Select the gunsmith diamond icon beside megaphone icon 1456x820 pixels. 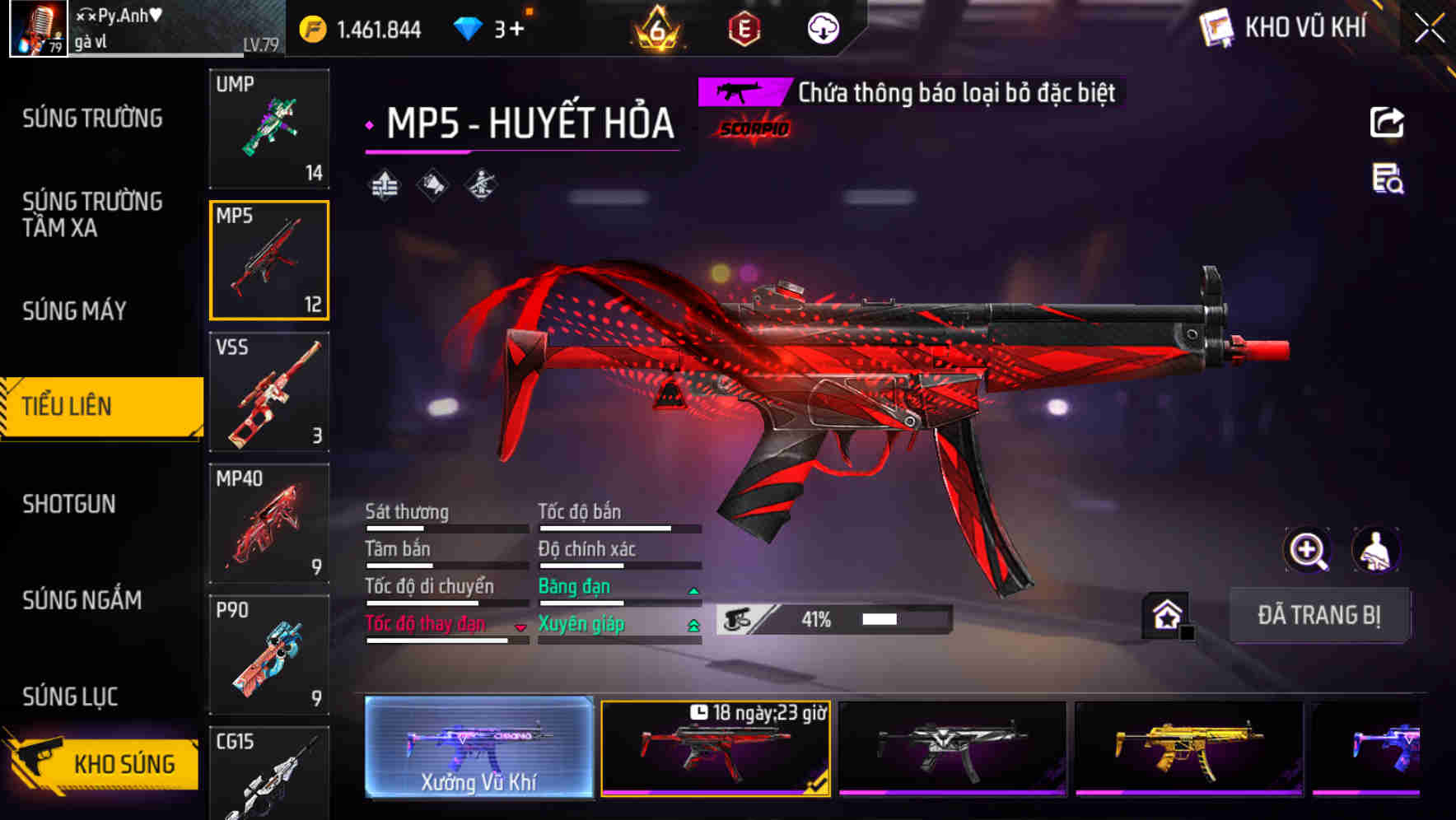pyautogui.click(x=480, y=184)
